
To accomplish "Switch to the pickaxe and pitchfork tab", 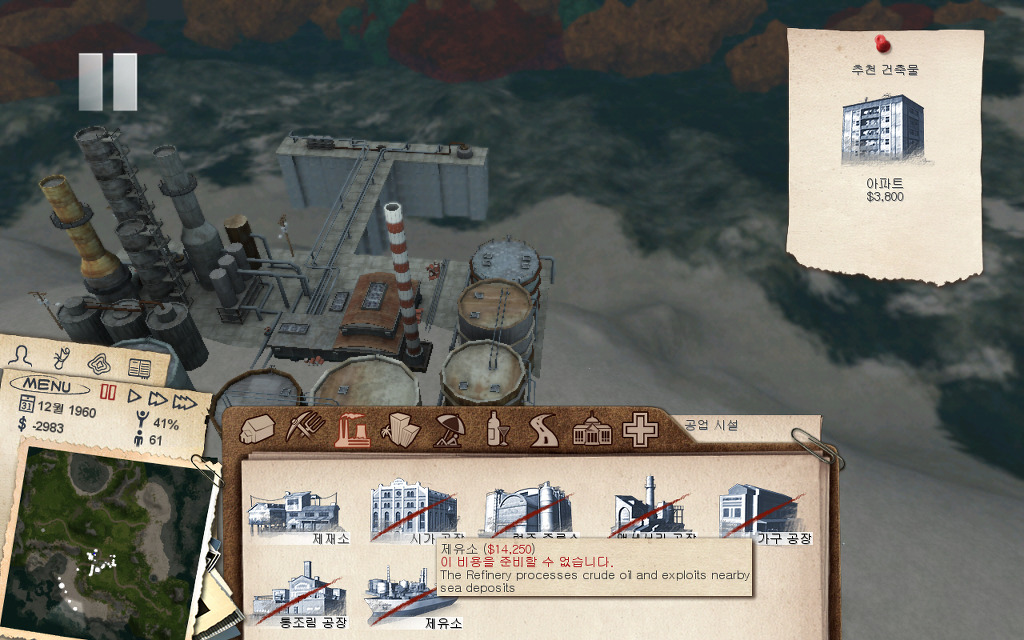I will tap(304, 428).
